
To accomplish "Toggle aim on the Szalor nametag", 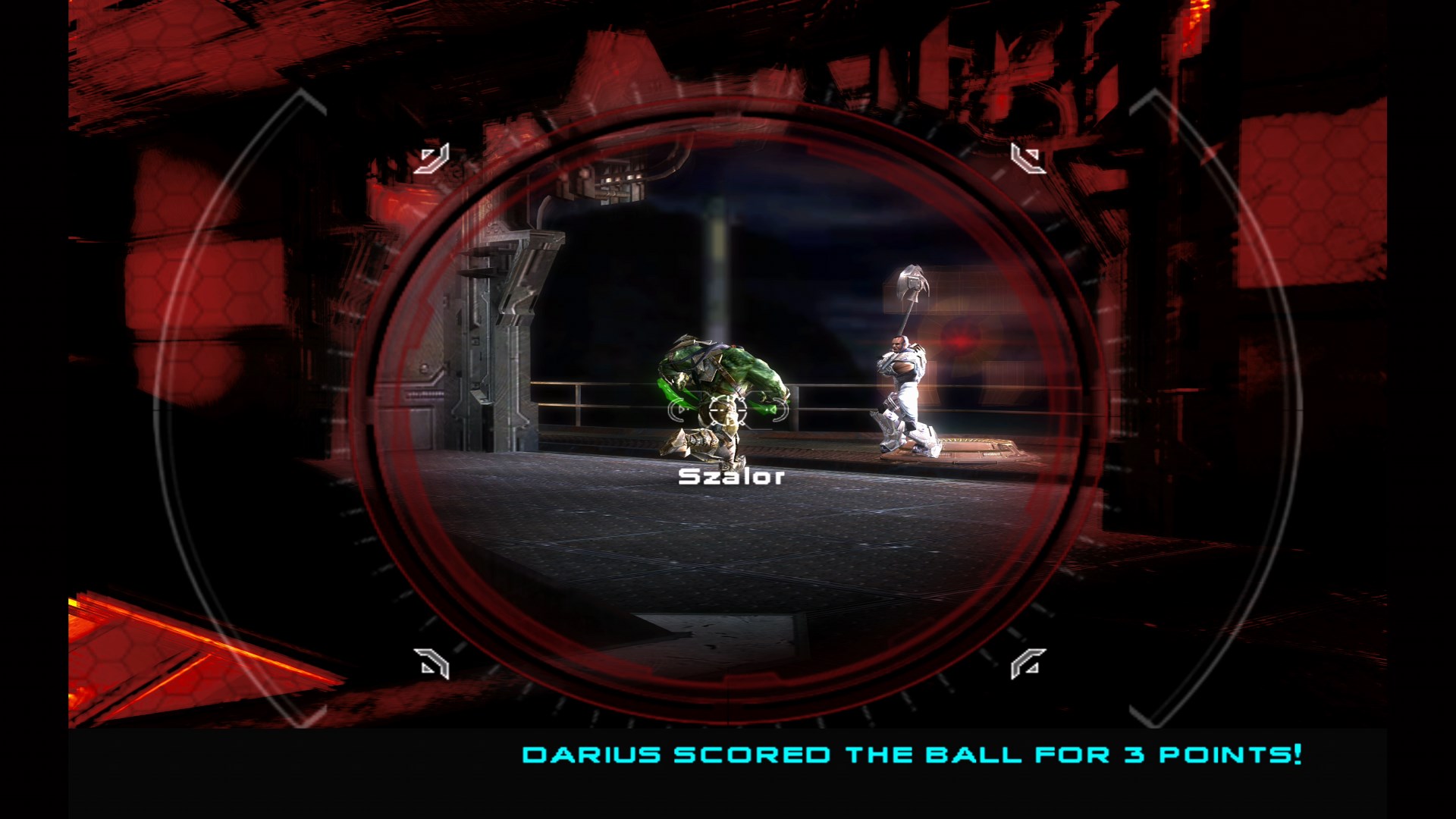I will point(730,478).
